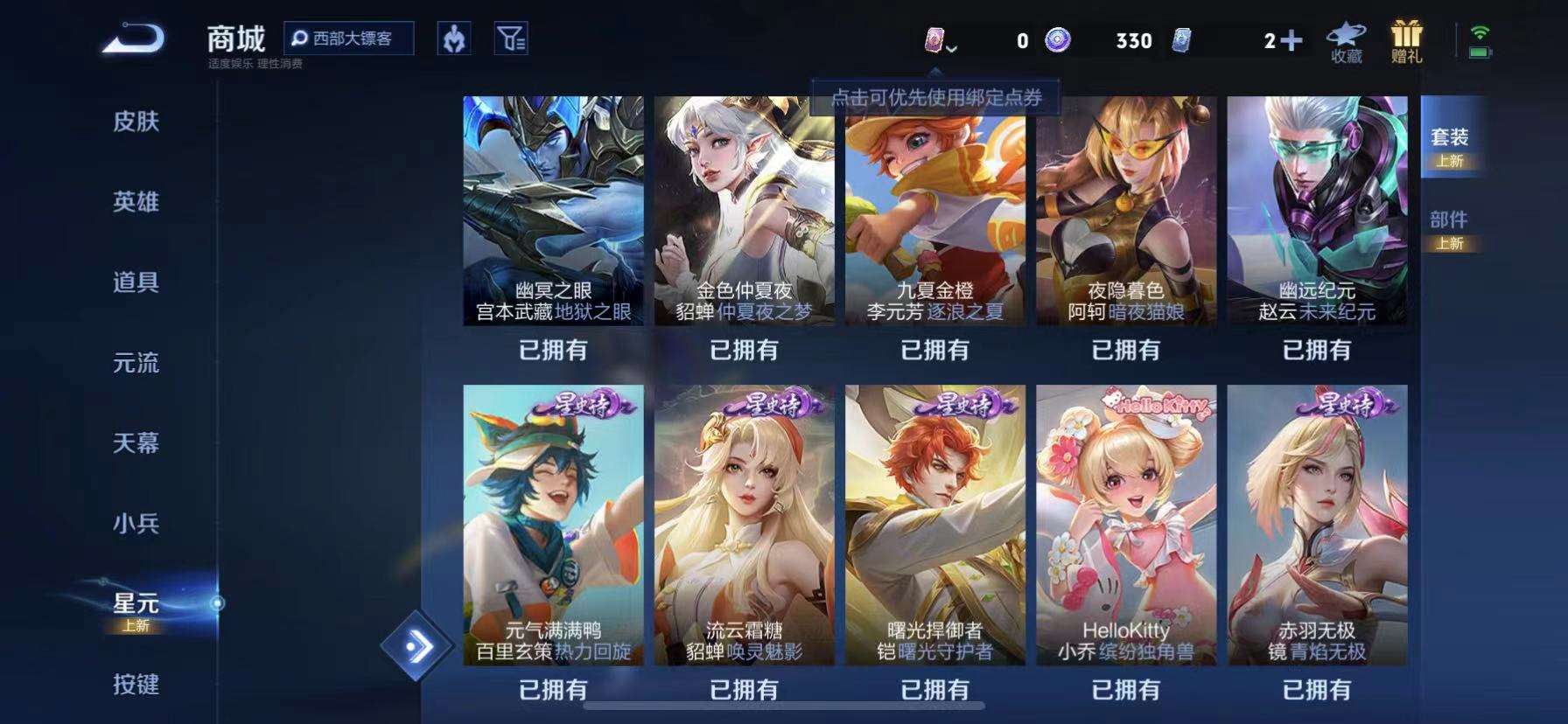This screenshot has height=724, width=1568.
Task: Select the 英雄 category in the sidebar
Action: pyautogui.click(x=136, y=202)
